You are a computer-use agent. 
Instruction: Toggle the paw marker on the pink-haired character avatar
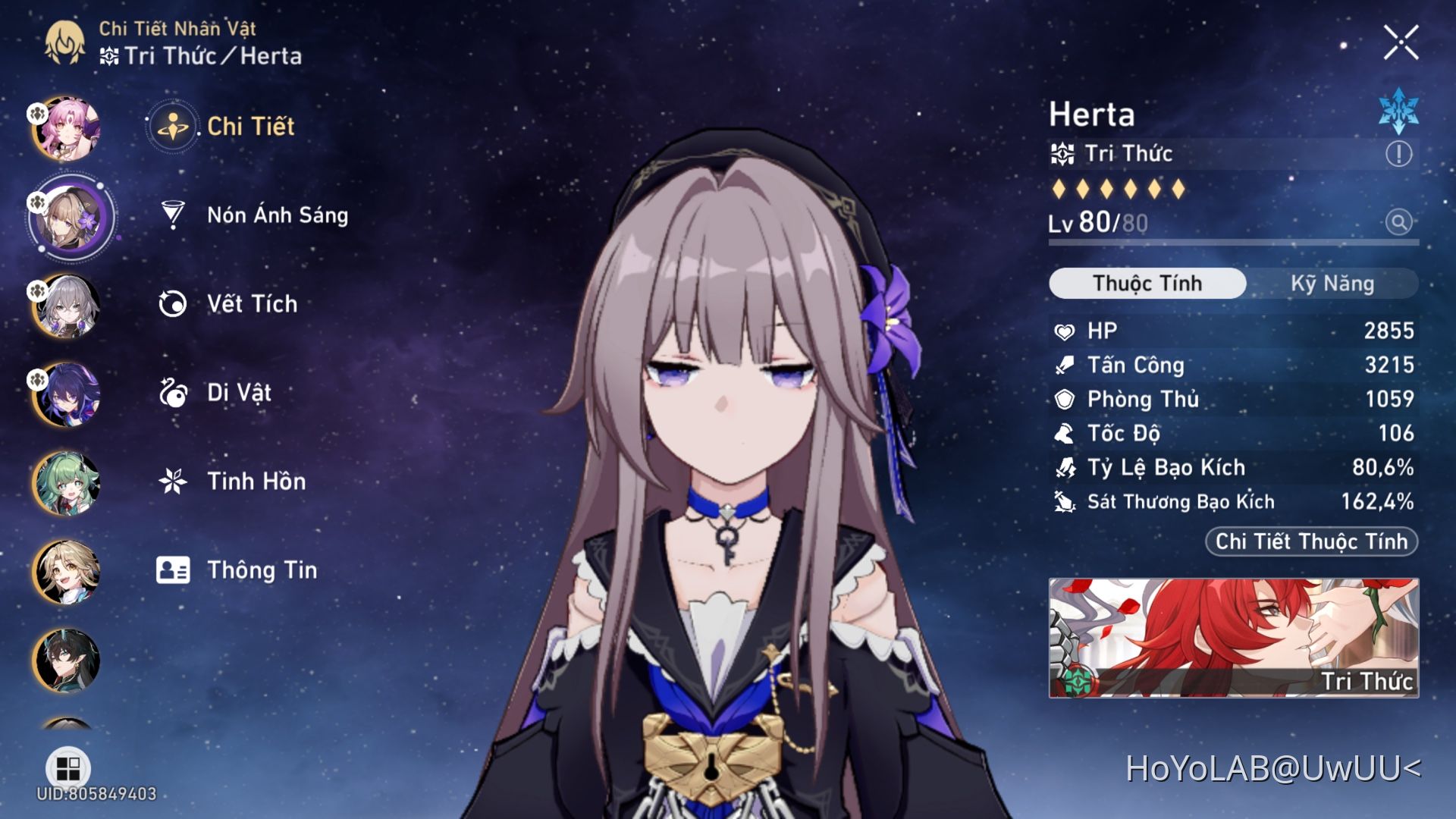click(x=36, y=112)
